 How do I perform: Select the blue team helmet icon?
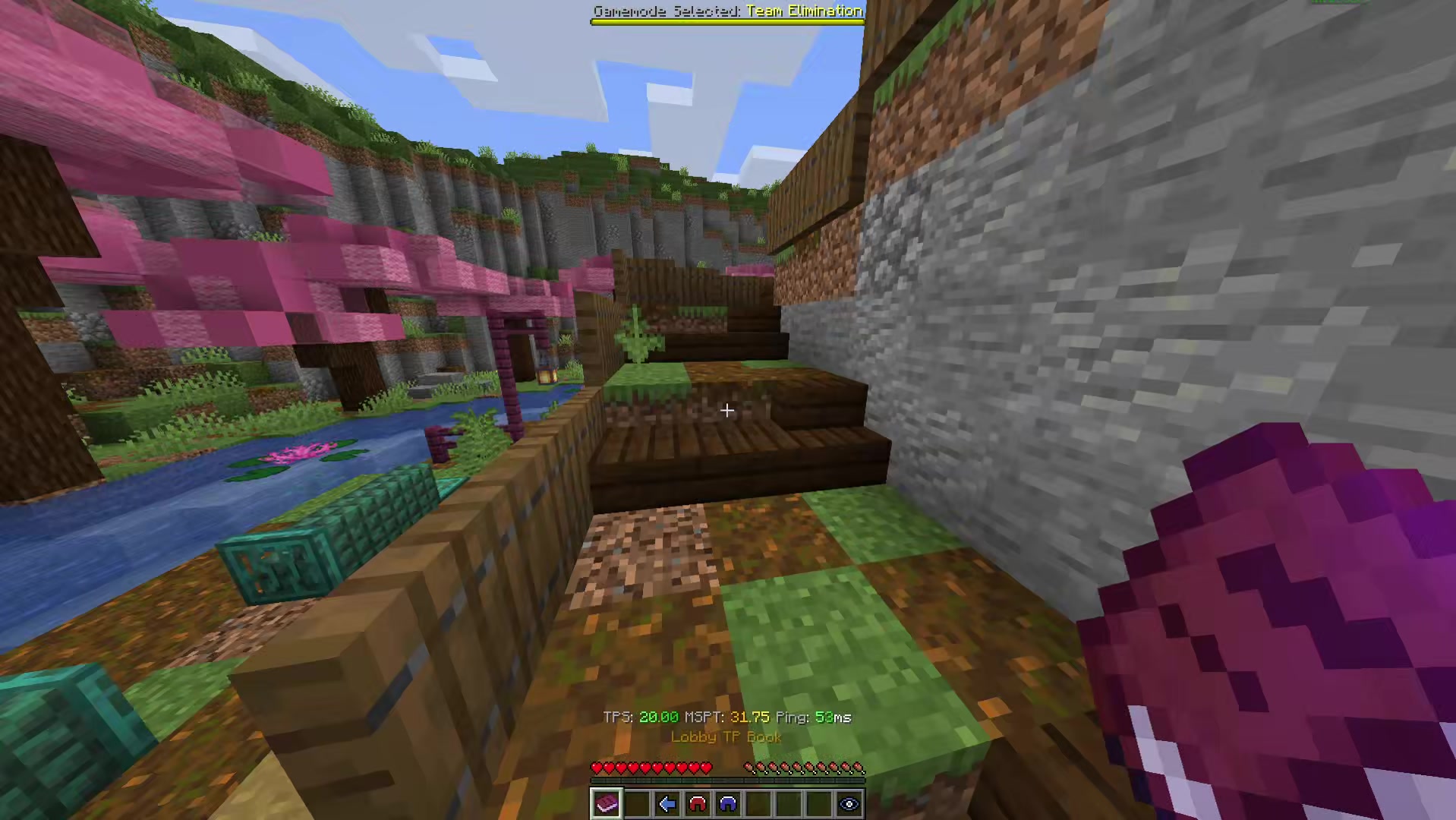[727, 804]
